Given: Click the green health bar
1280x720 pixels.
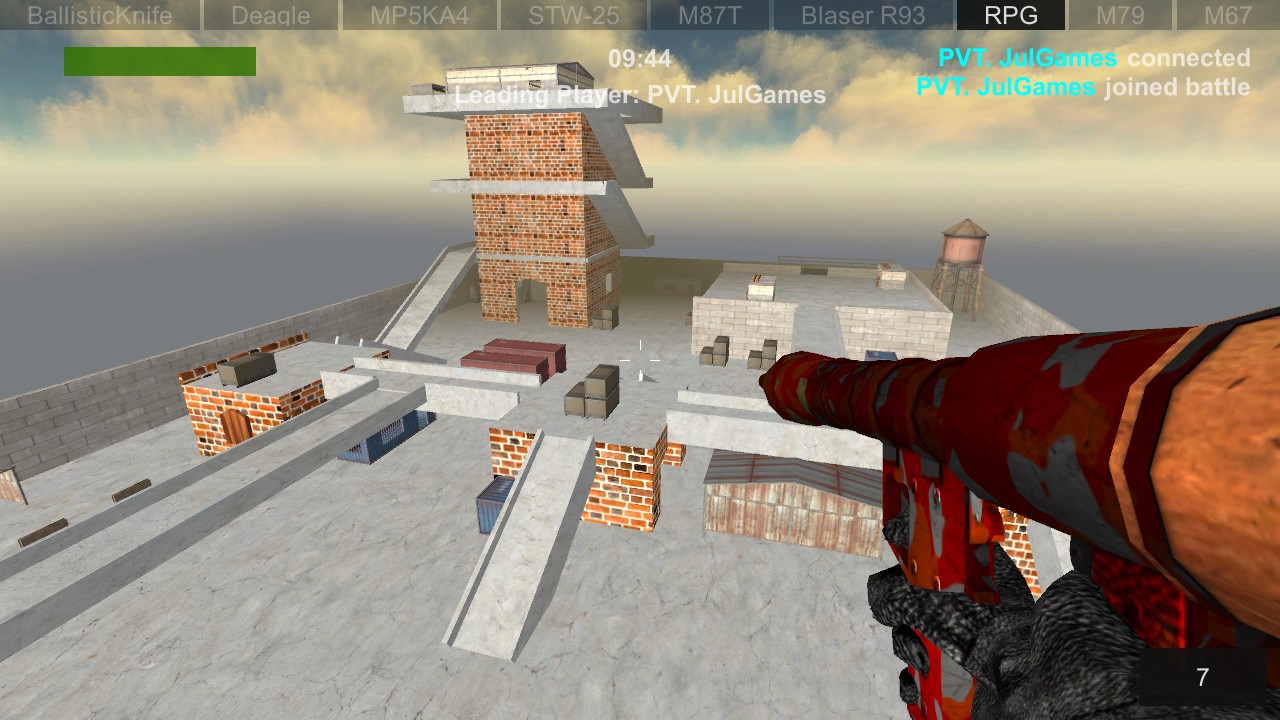Looking at the screenshot, I should [x=158, y=61].
